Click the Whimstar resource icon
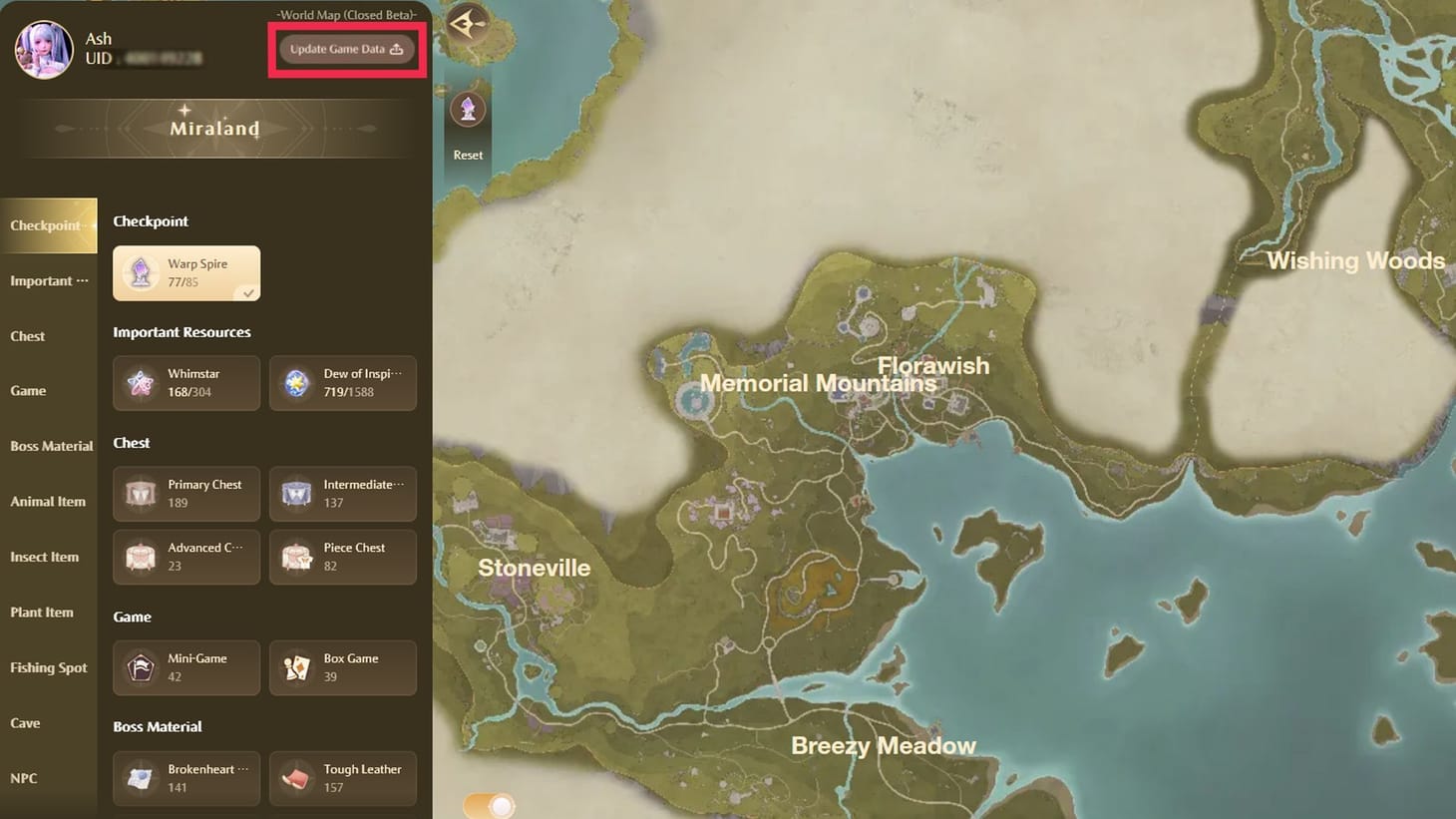Screen dimensions: 1456x819 (141, 383)
